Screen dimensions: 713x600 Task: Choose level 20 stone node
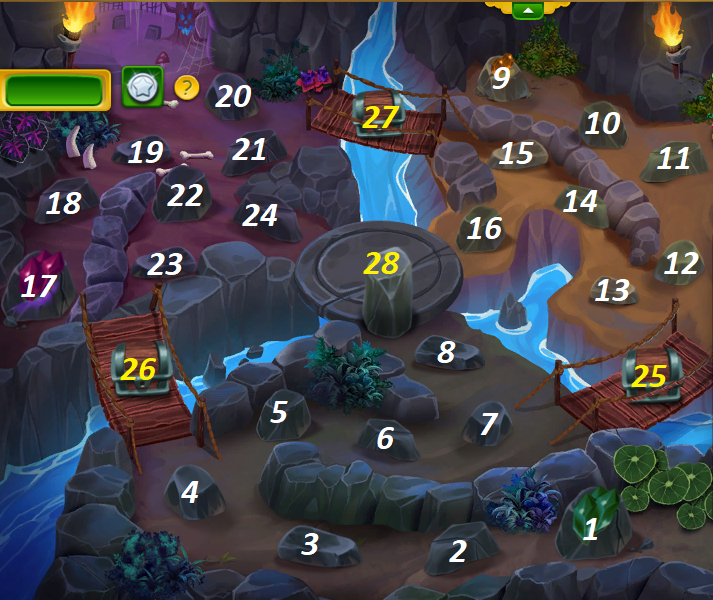233,96
